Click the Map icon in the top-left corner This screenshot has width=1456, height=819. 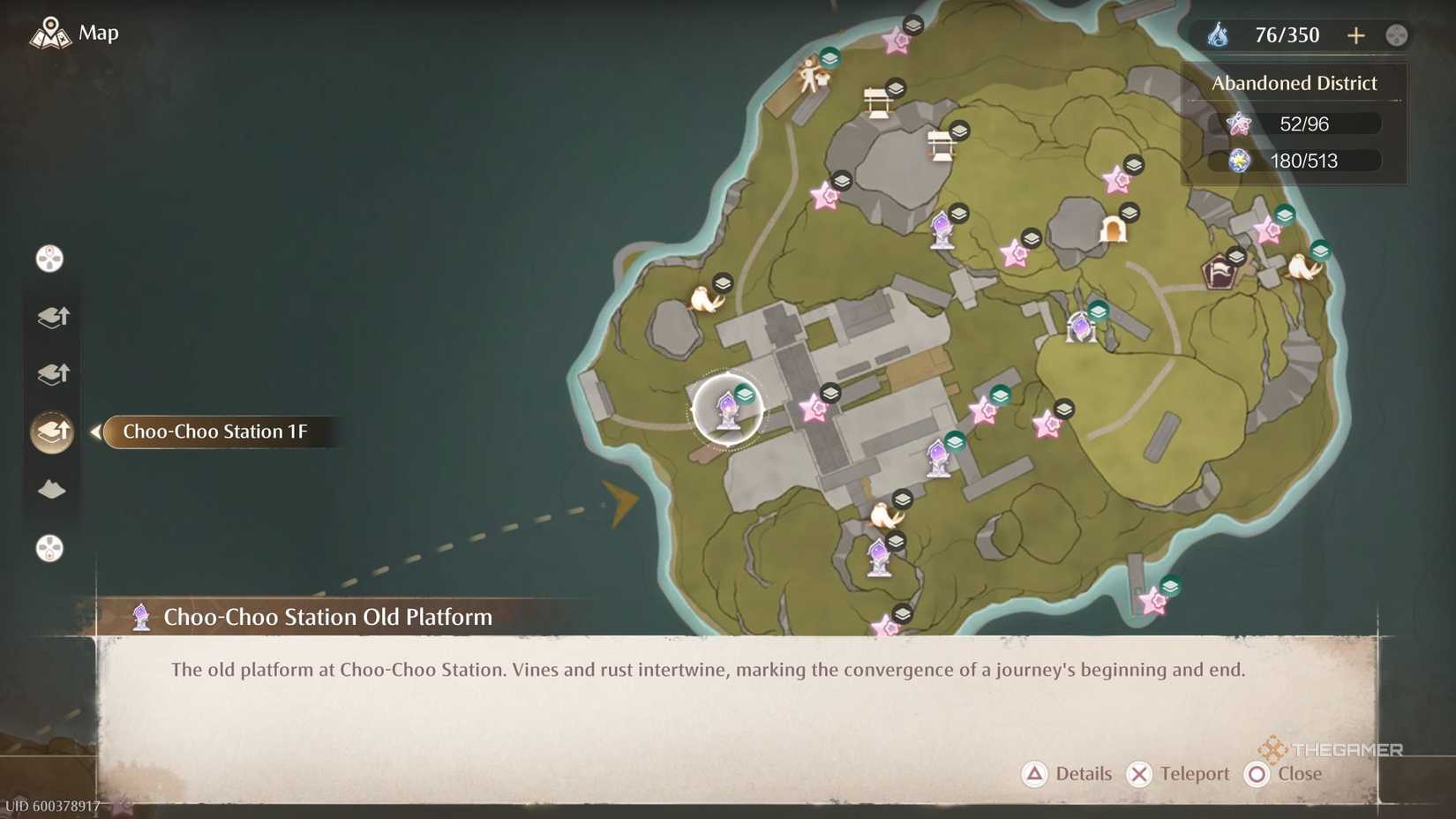[51, 33]
